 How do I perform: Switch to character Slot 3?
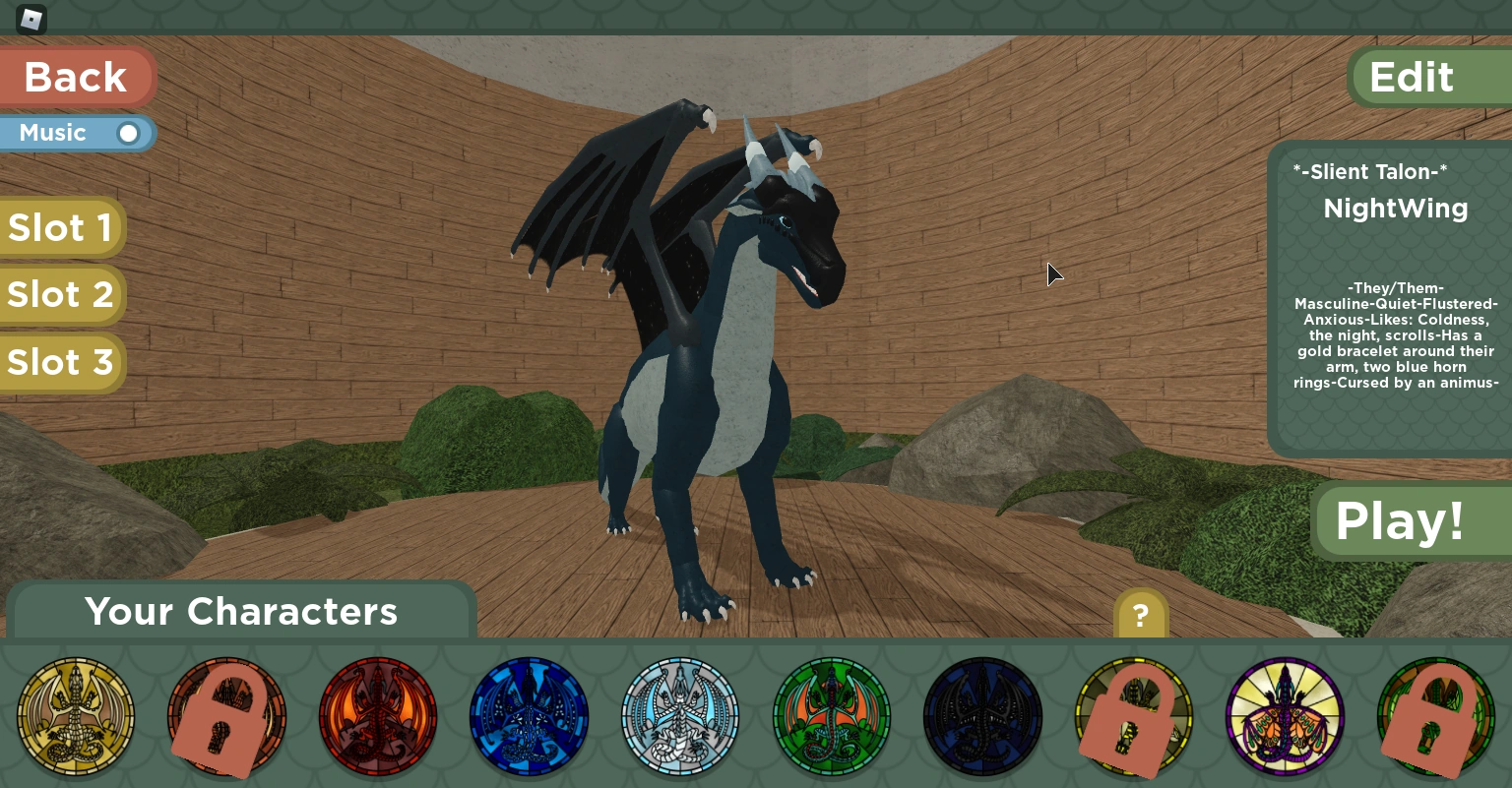tap(61, 362)
